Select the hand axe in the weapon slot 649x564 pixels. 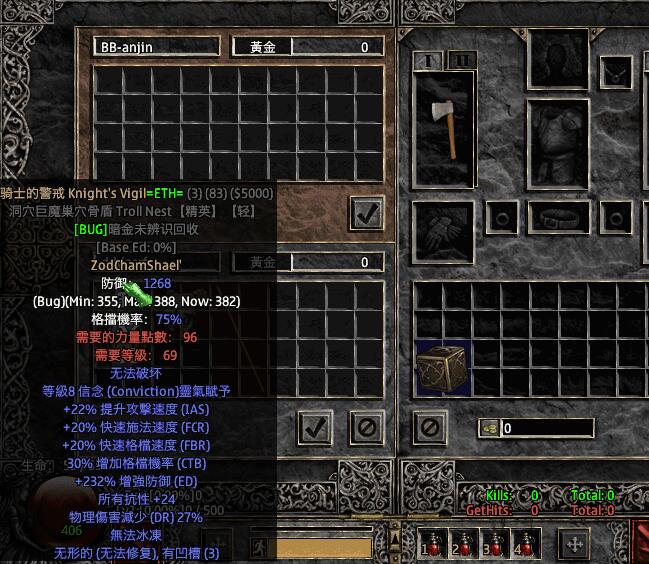pos(446,116)
